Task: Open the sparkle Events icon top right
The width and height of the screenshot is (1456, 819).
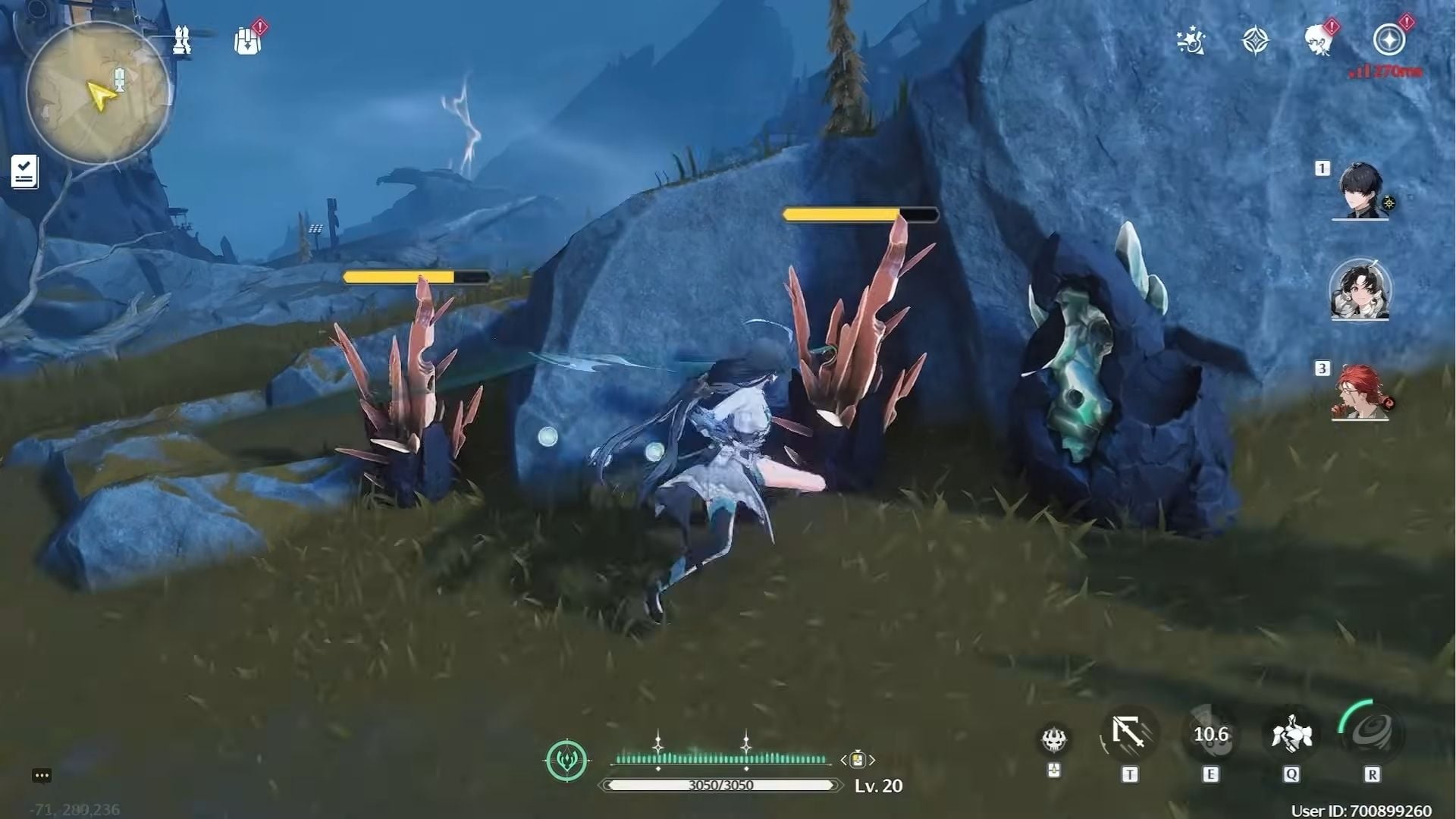Action: click(x=1191, y=42)
